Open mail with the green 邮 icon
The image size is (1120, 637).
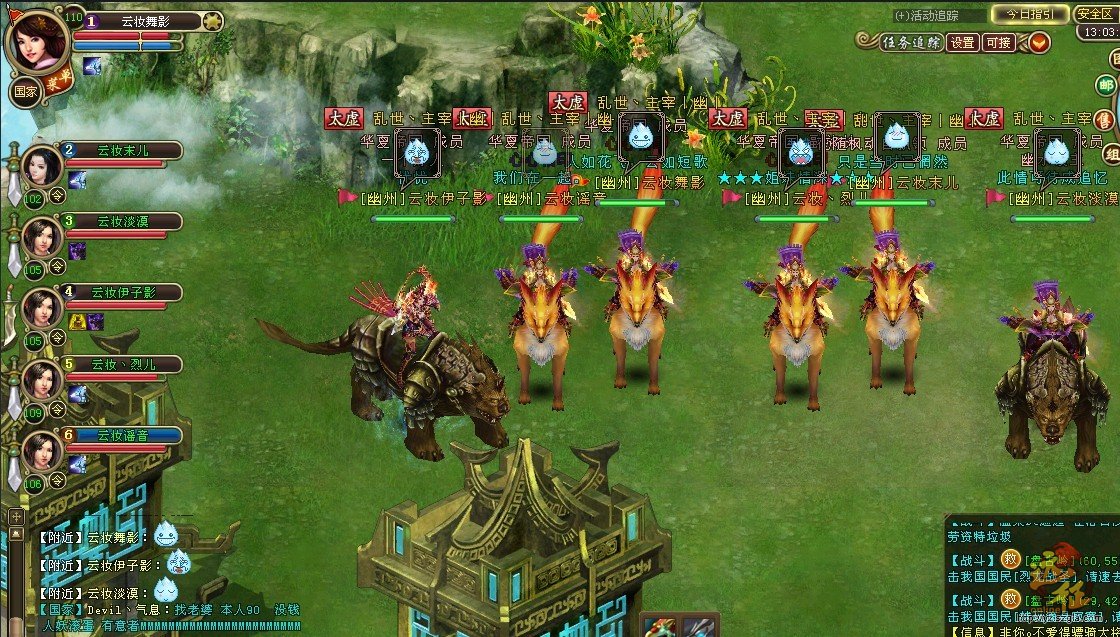click(x=1107, y=87)
